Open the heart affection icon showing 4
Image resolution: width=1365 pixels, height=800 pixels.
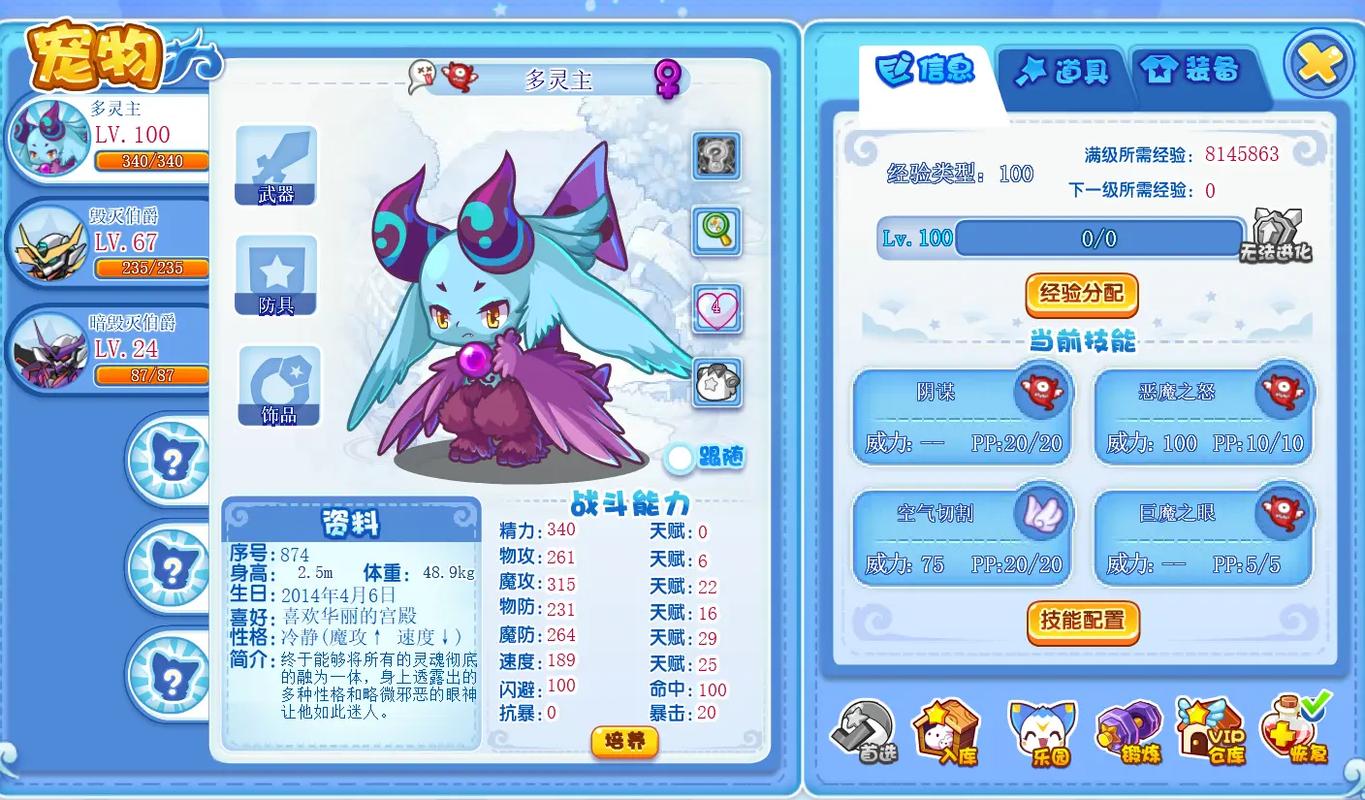coord(715,310)
